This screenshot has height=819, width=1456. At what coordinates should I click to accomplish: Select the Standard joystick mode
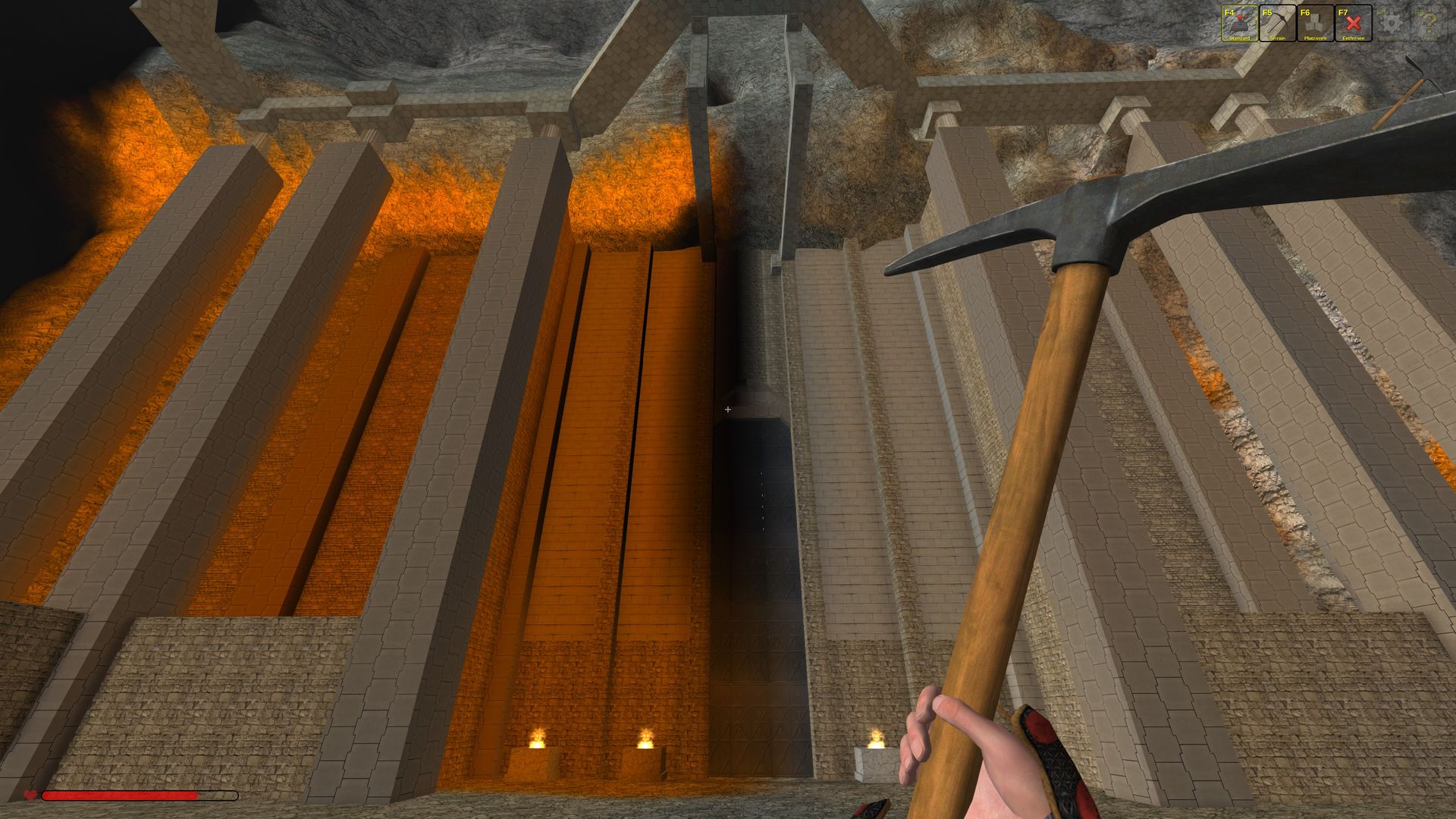1239,24
